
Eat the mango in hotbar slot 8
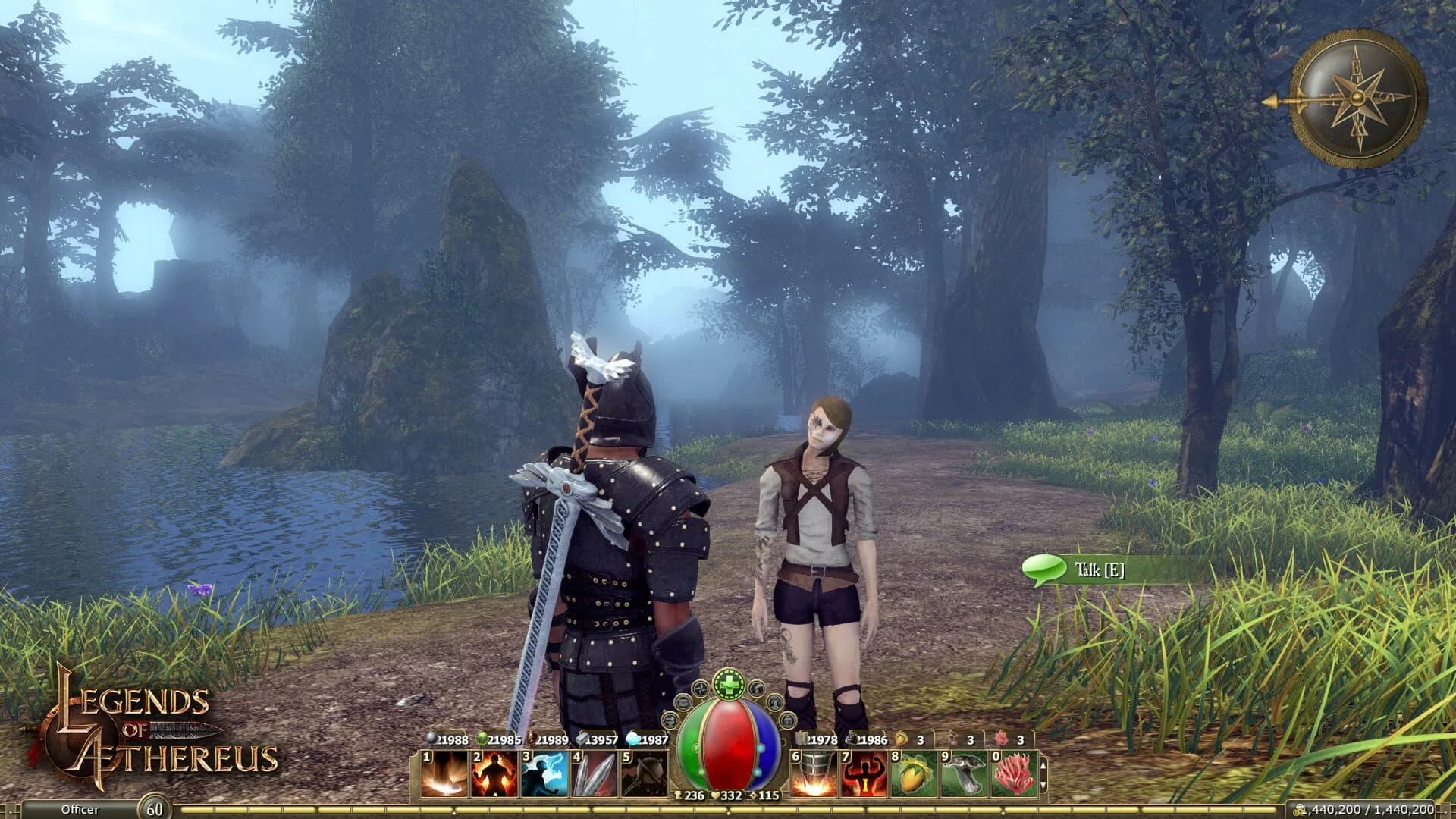[x=914, y=775]
